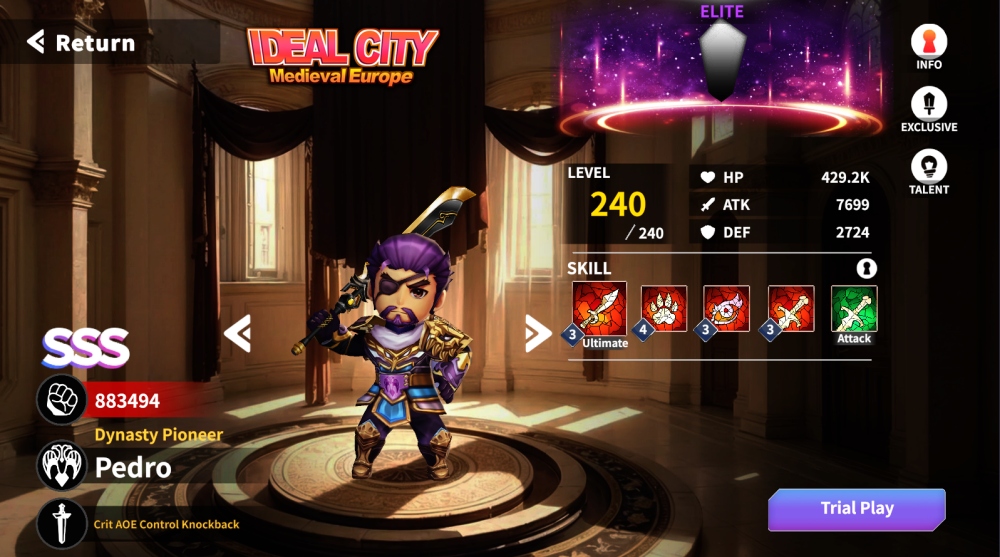Select the Ultimate sword skill icon
Viewport: 1000px width, 557px height.
pyautogui.click(x=600, y=309)
